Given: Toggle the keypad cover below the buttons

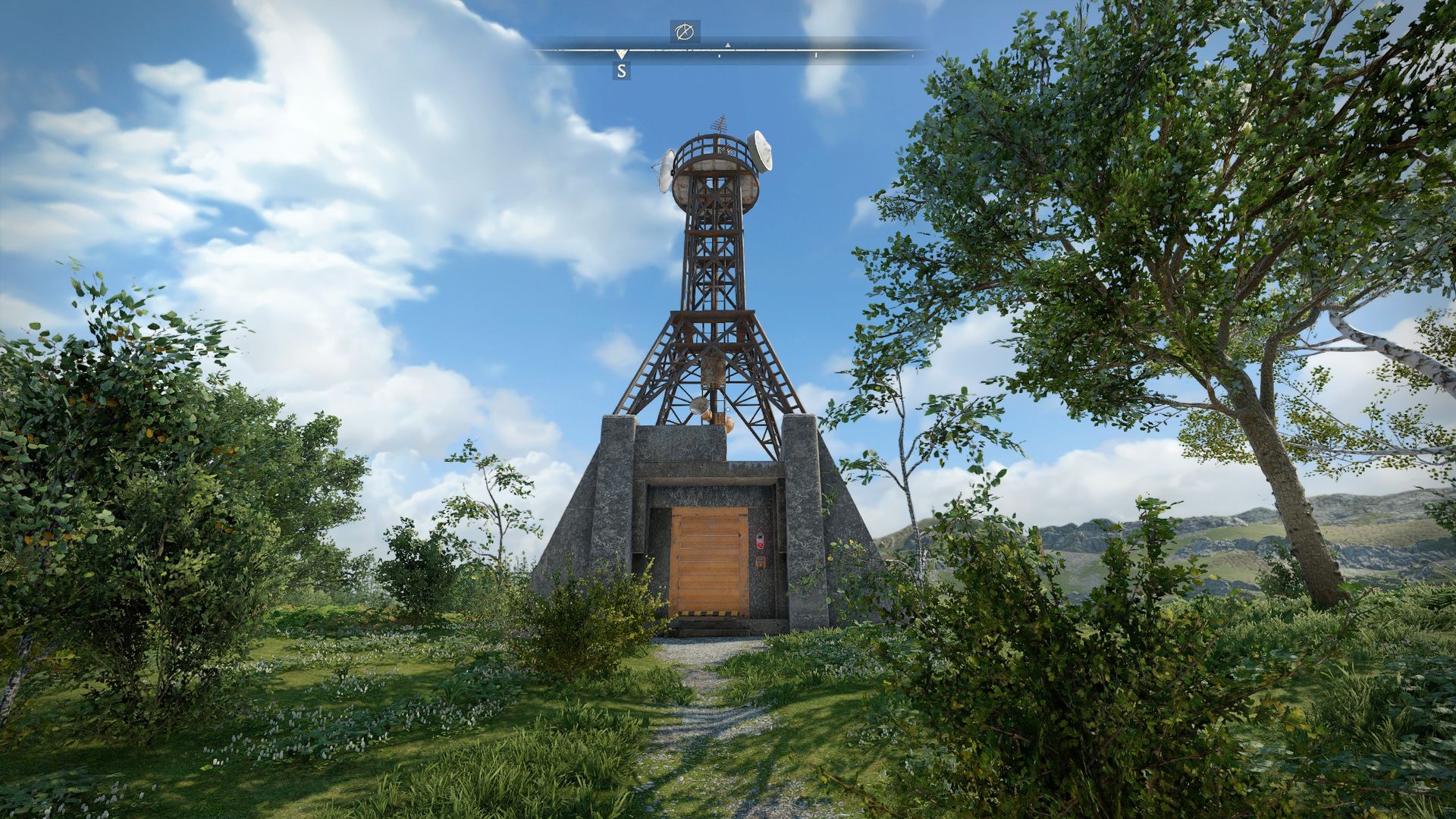Looking at the screenshot, I should (x=761, y=563).
